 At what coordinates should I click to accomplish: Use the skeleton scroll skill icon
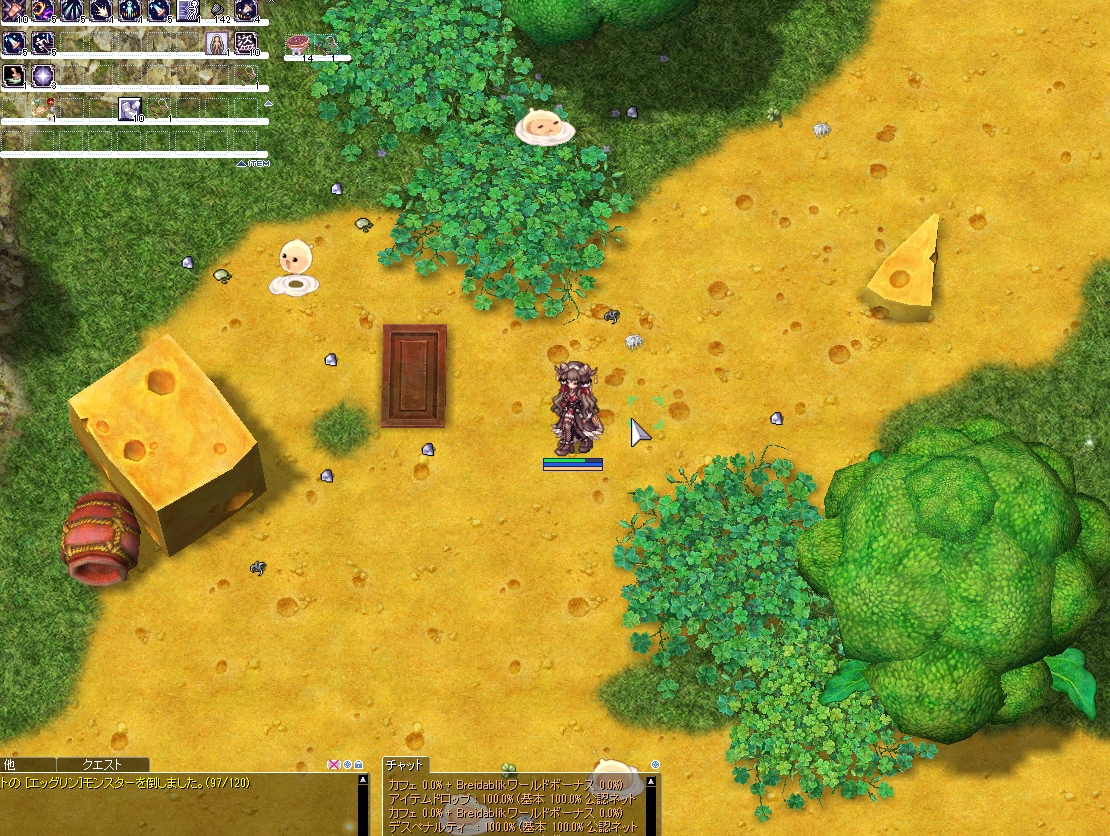[x=188, y=11]
